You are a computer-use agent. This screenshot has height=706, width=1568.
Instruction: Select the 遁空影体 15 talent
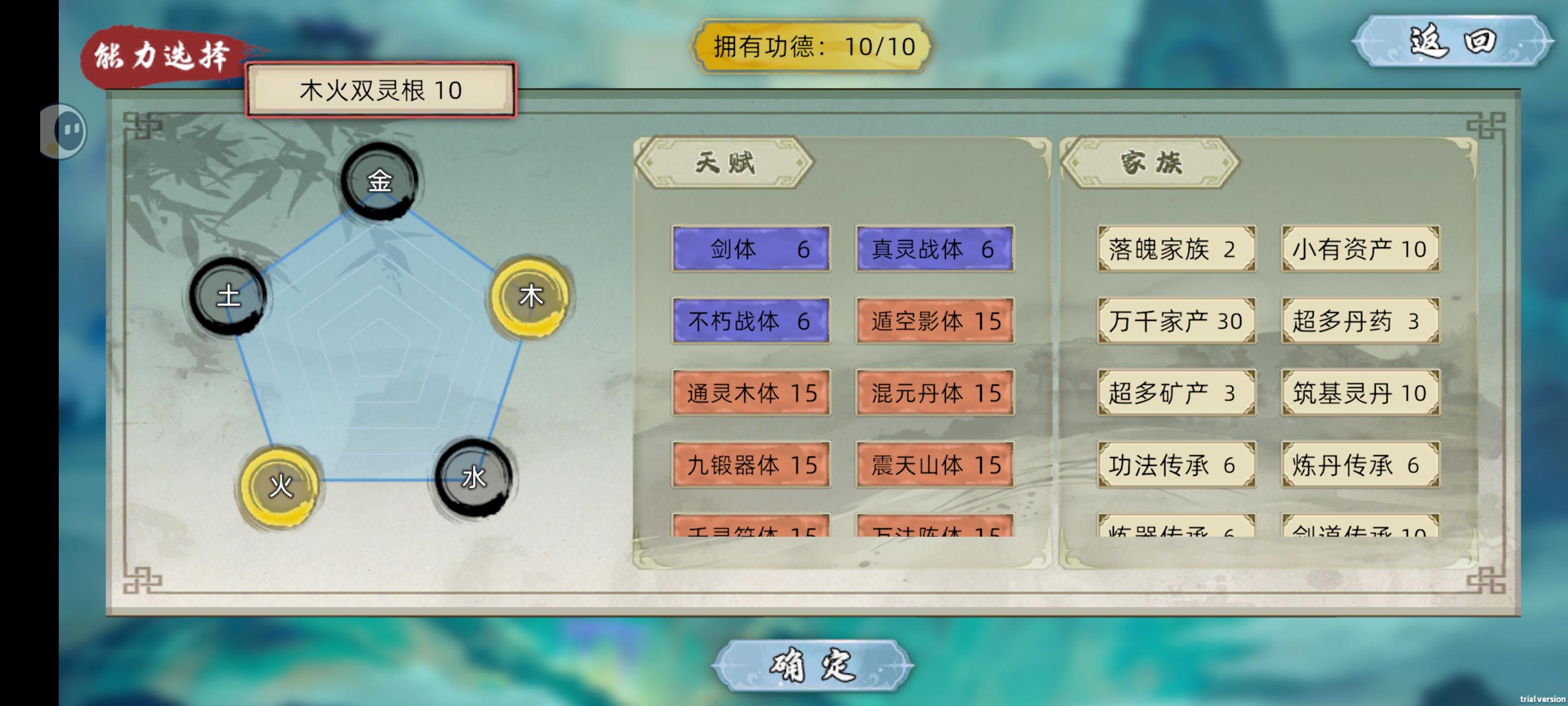(934, 321)
